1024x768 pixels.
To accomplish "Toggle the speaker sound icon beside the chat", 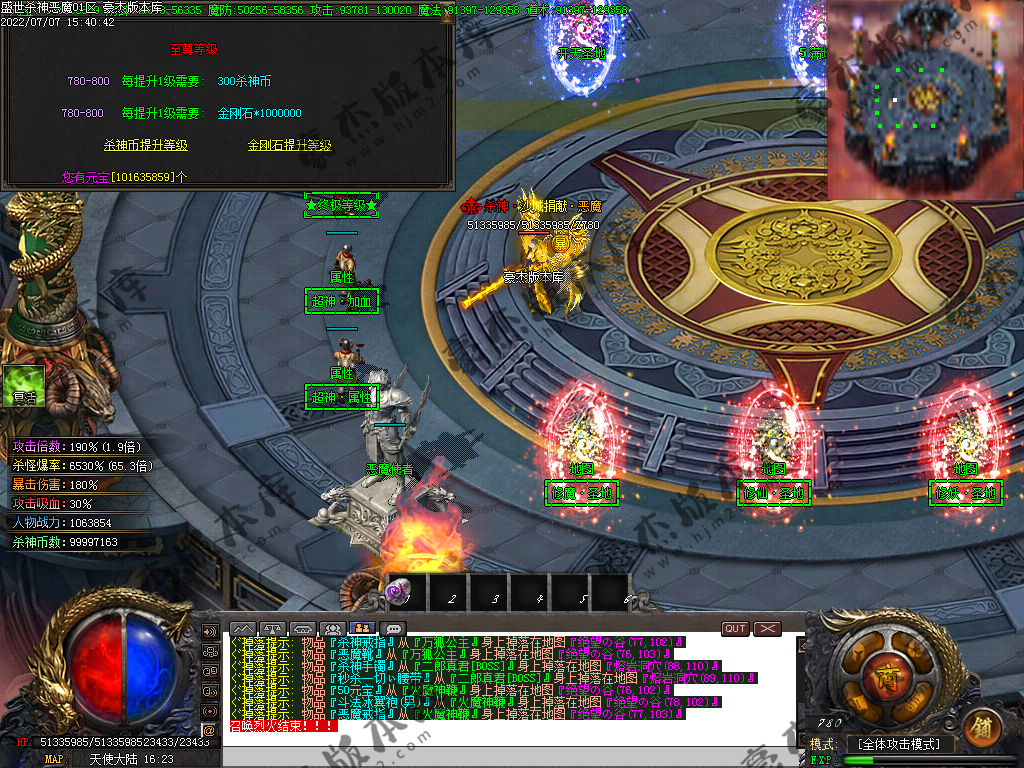I will click(210, 632).
